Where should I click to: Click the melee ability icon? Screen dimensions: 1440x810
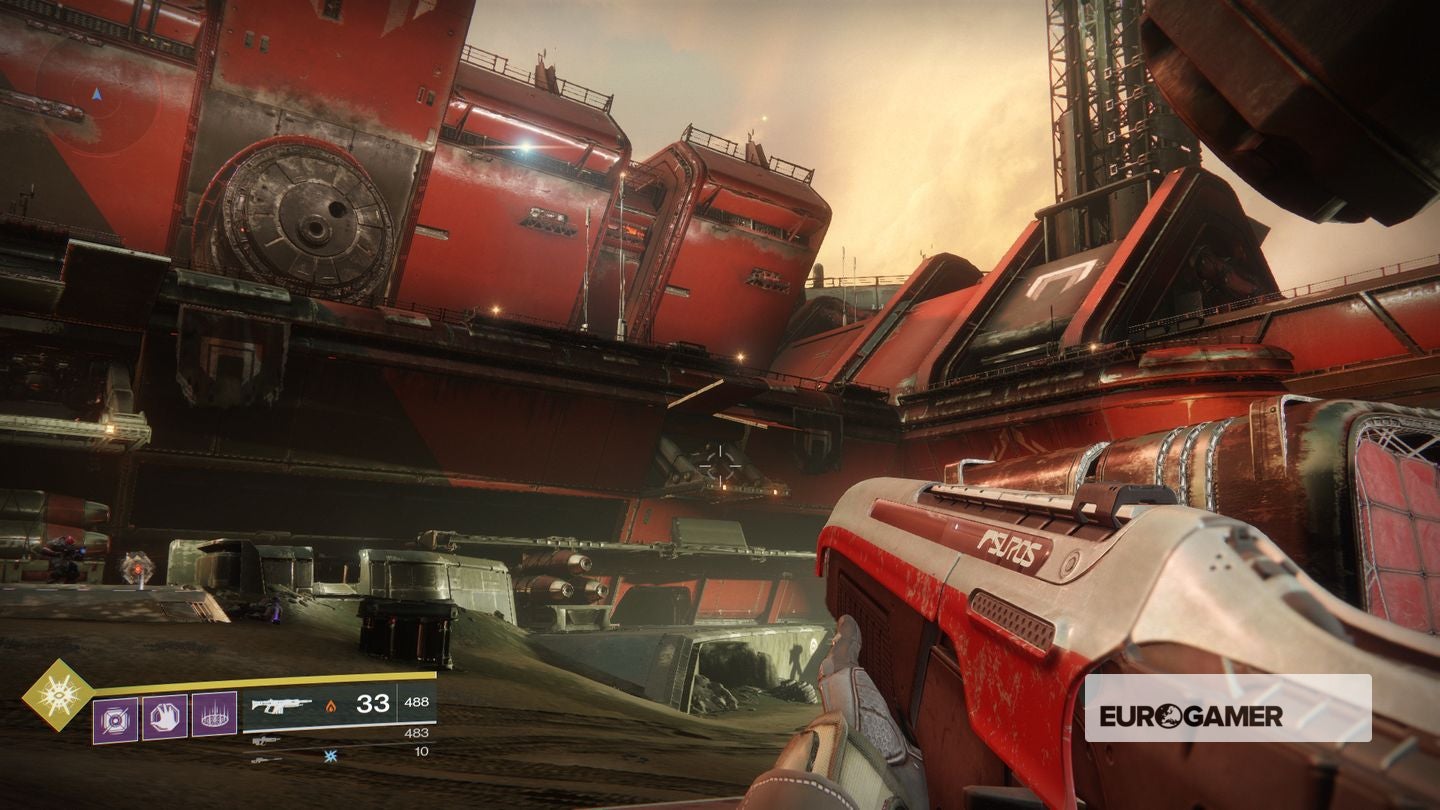coord(163,717)
